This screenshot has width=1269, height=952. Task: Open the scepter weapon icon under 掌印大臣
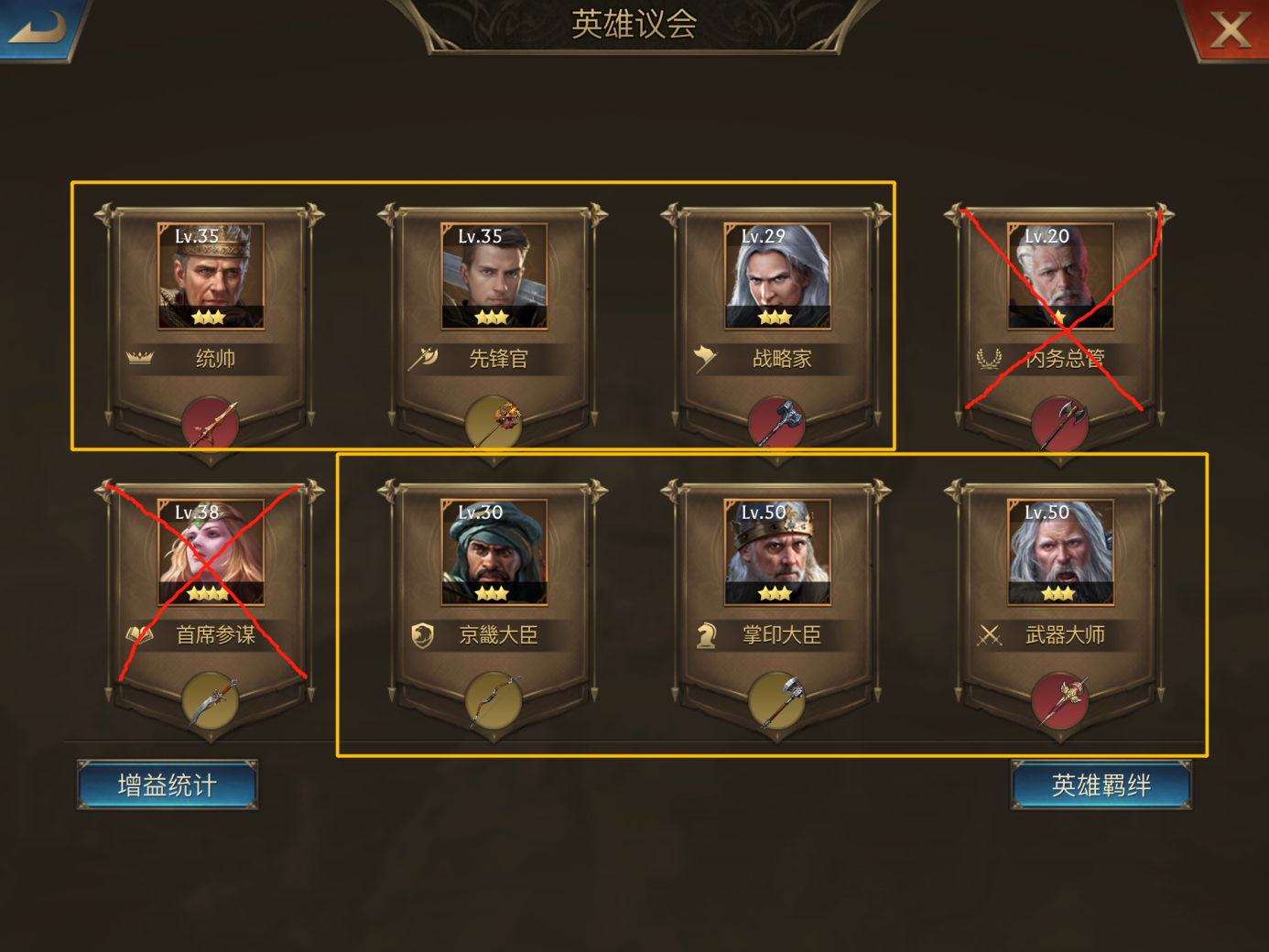(776, 700)
